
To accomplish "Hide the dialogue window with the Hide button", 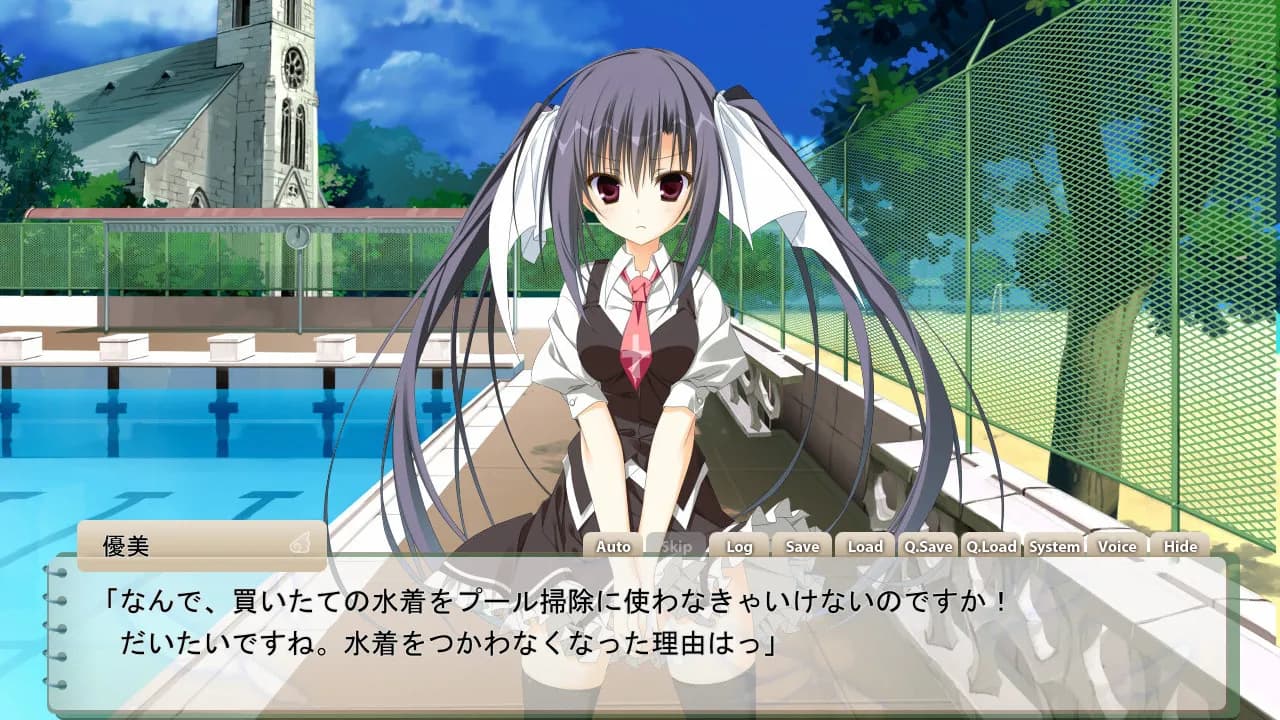I will pos(1183,547).
